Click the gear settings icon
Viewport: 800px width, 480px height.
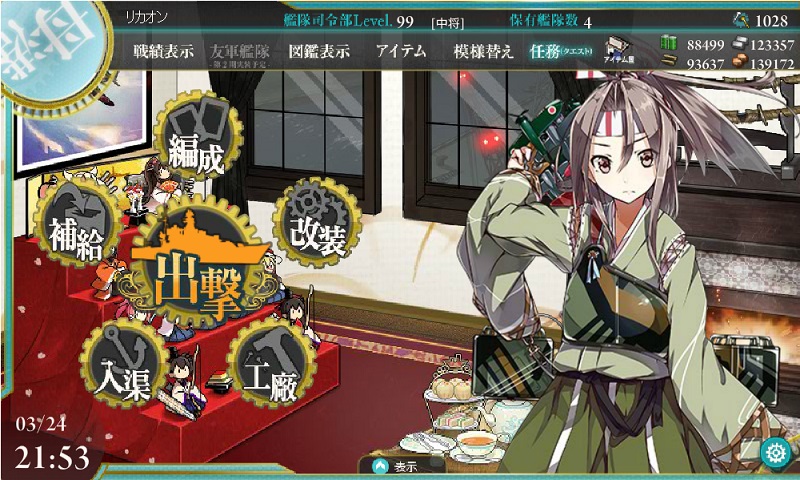coord(775,453)
